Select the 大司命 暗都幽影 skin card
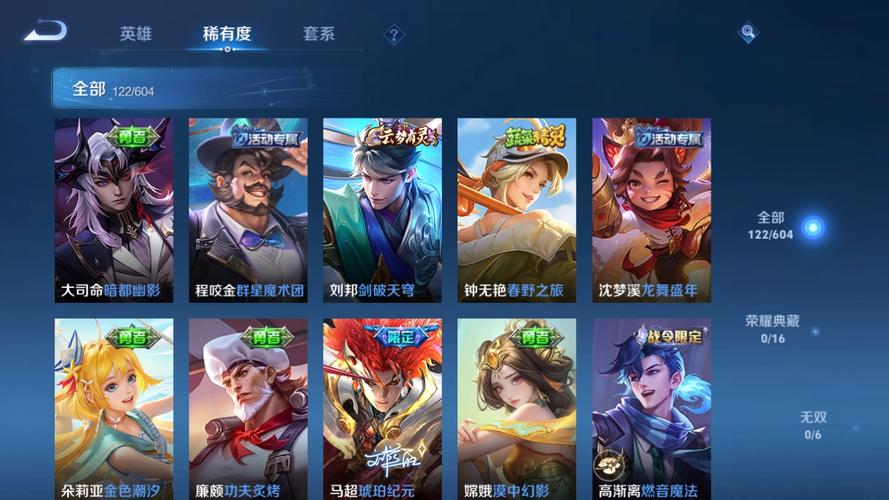This screenshot has height=500, width=889. [113, 210]
